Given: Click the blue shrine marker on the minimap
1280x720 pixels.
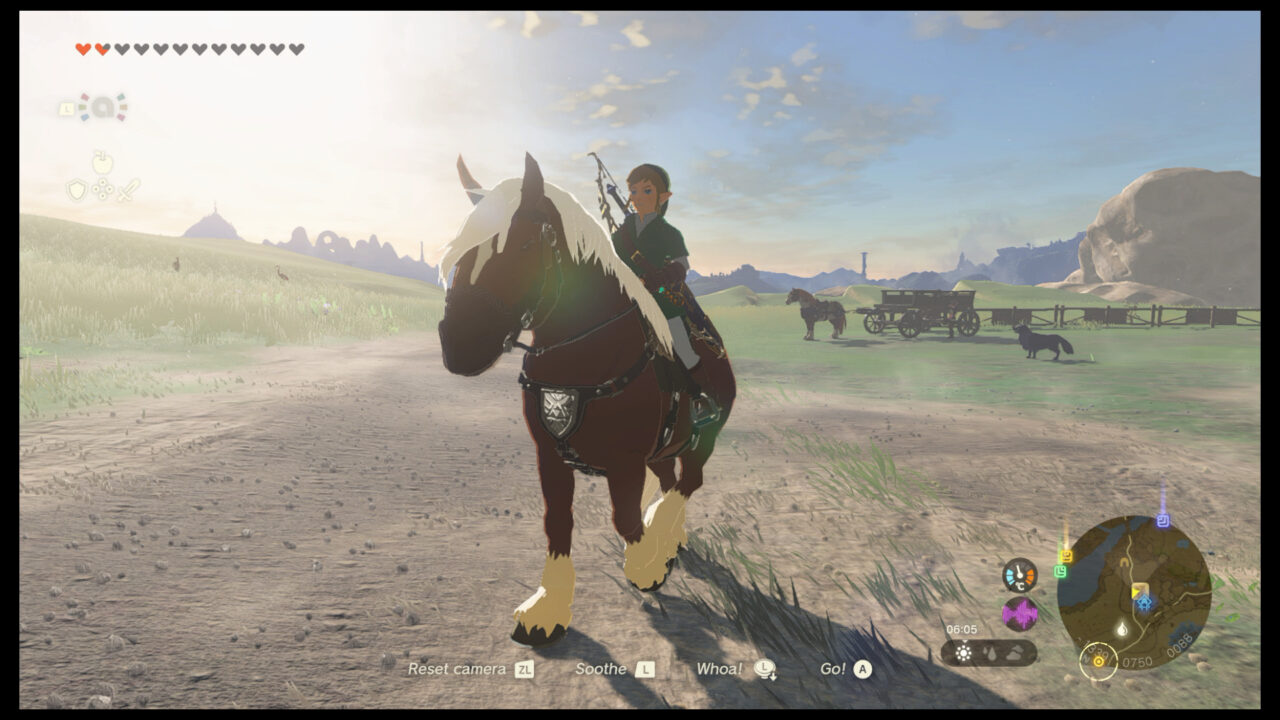Looking at the screenshot, I should (1145, 602).
